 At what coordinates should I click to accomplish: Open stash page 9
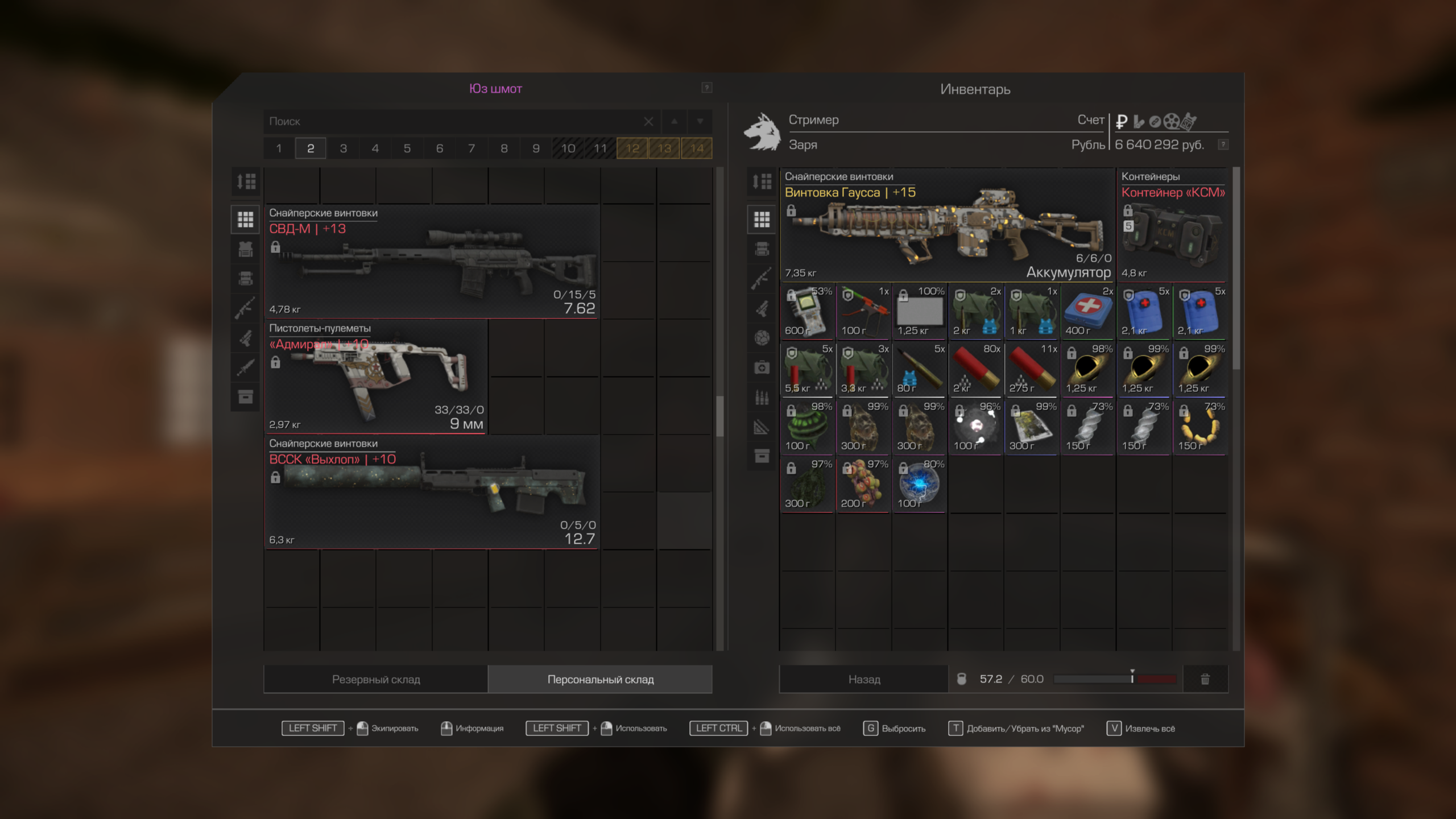536,148
